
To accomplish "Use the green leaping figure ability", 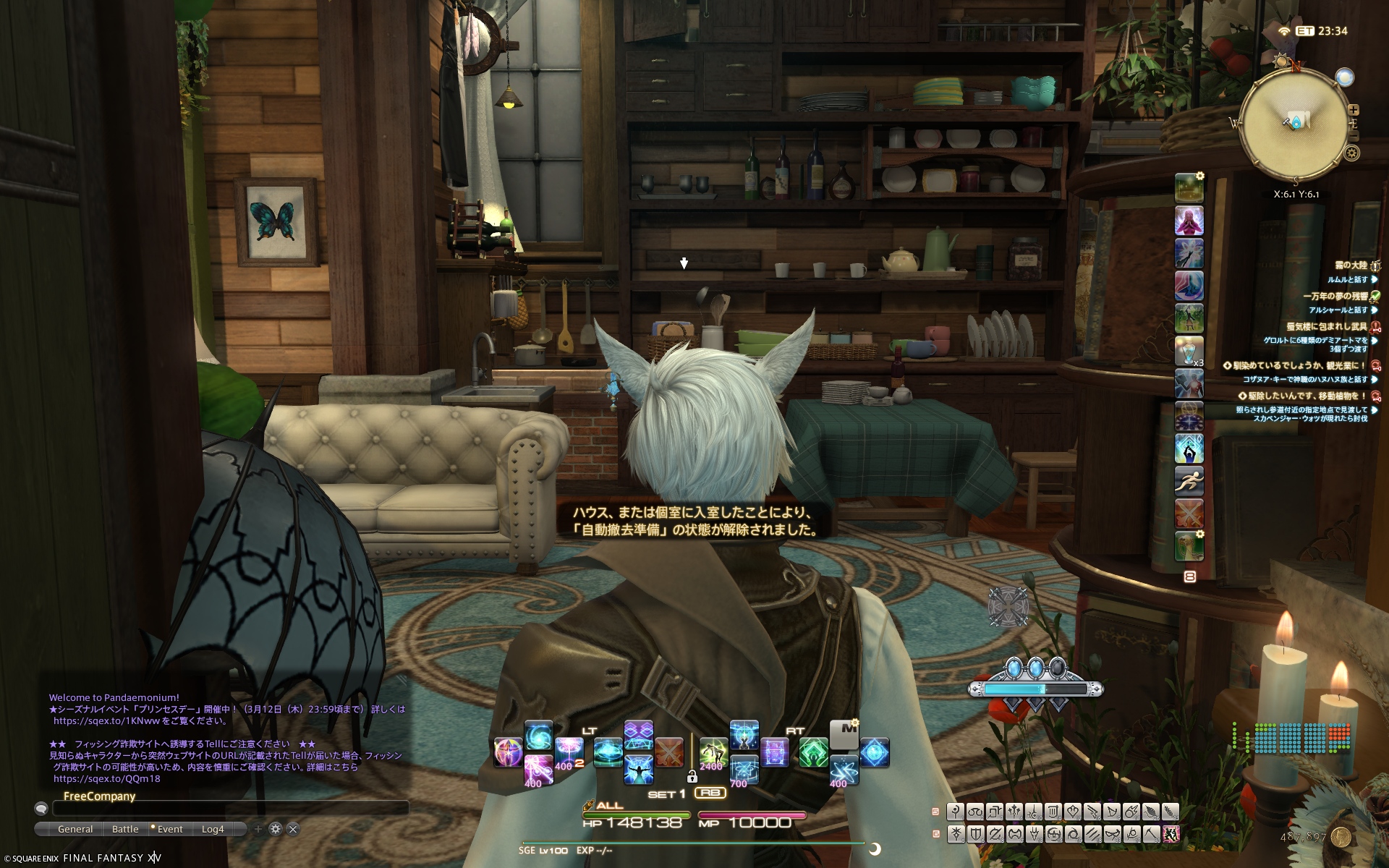I will pyautogui.click(x=713, y=753).
